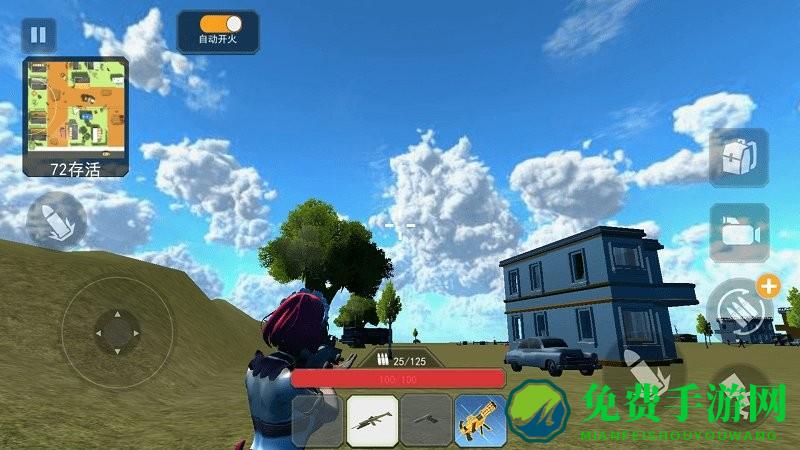Equip the golden gatling gun
This screenshot has width=800, height=450.
480,420
